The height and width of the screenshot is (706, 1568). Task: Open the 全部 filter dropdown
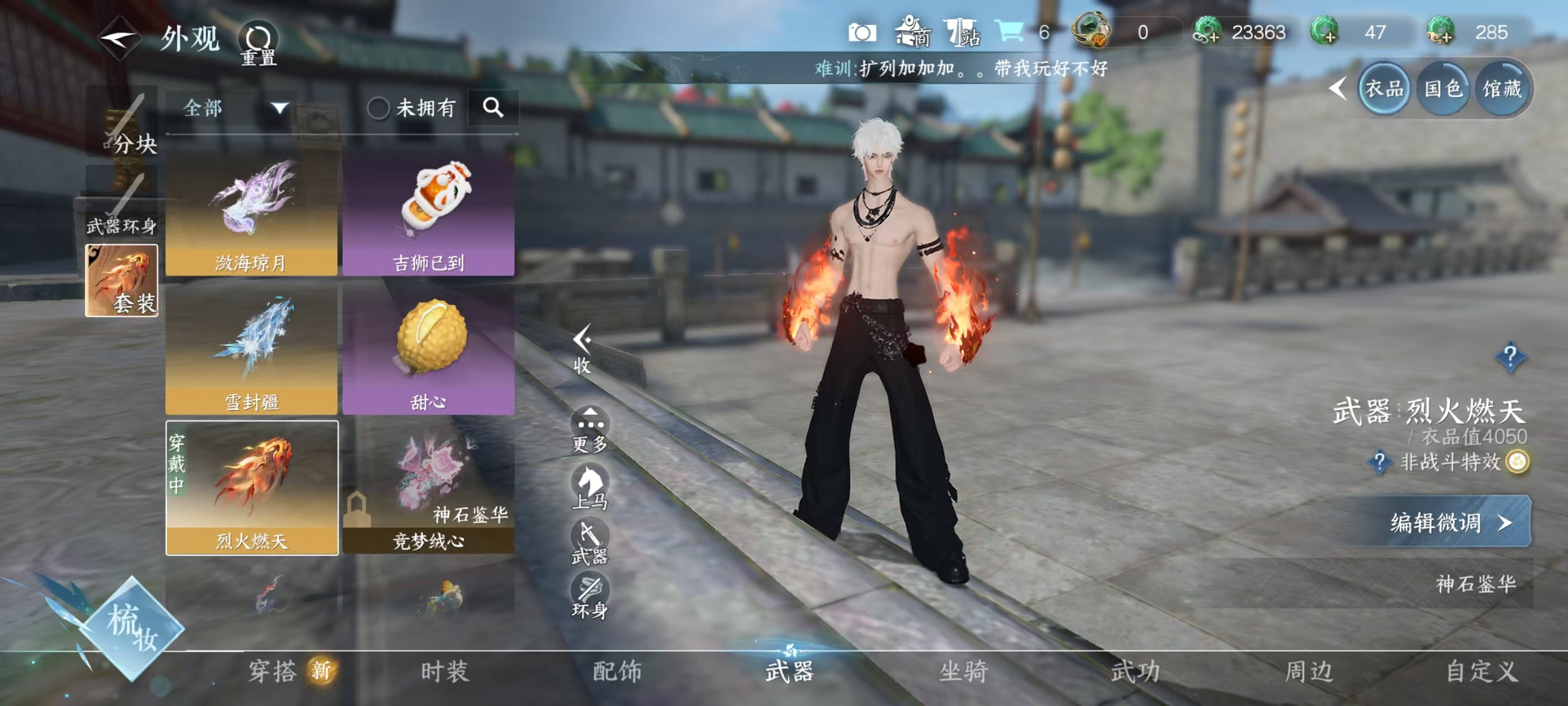point(235,109)
